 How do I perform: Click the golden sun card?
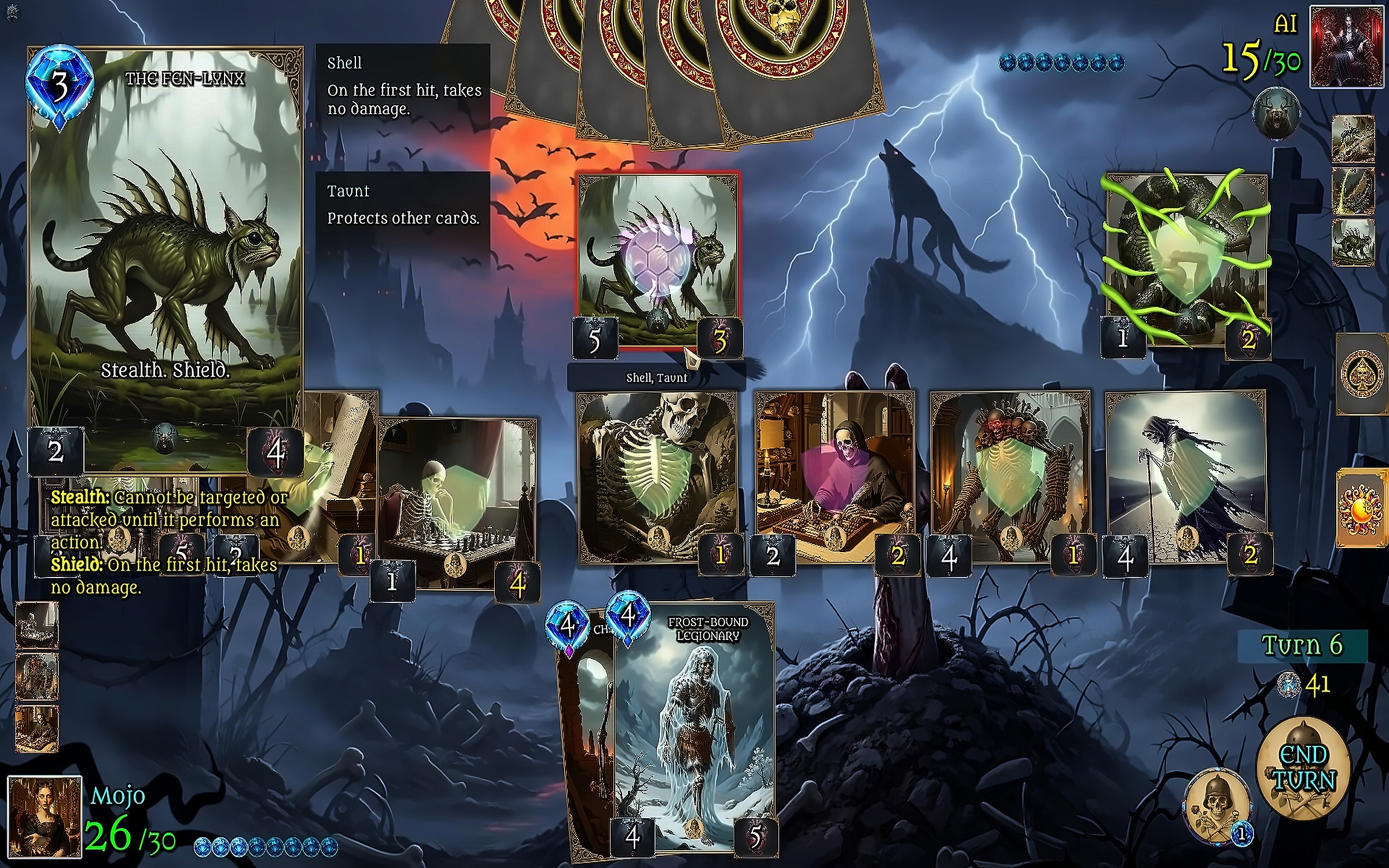pos(1362,509)
